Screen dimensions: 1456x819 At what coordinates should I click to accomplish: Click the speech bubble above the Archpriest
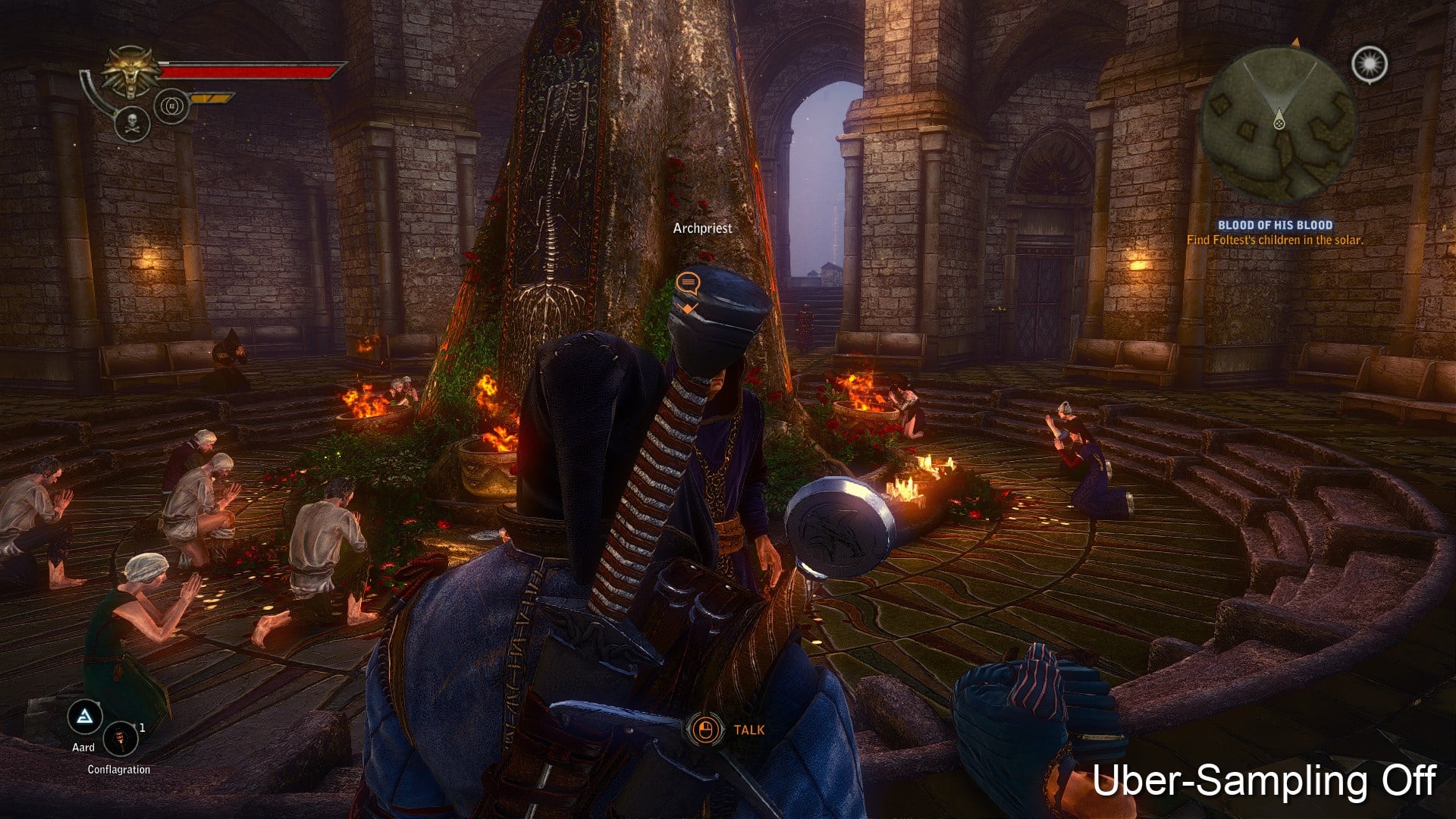pyautogui.click(x=687, y=284)
